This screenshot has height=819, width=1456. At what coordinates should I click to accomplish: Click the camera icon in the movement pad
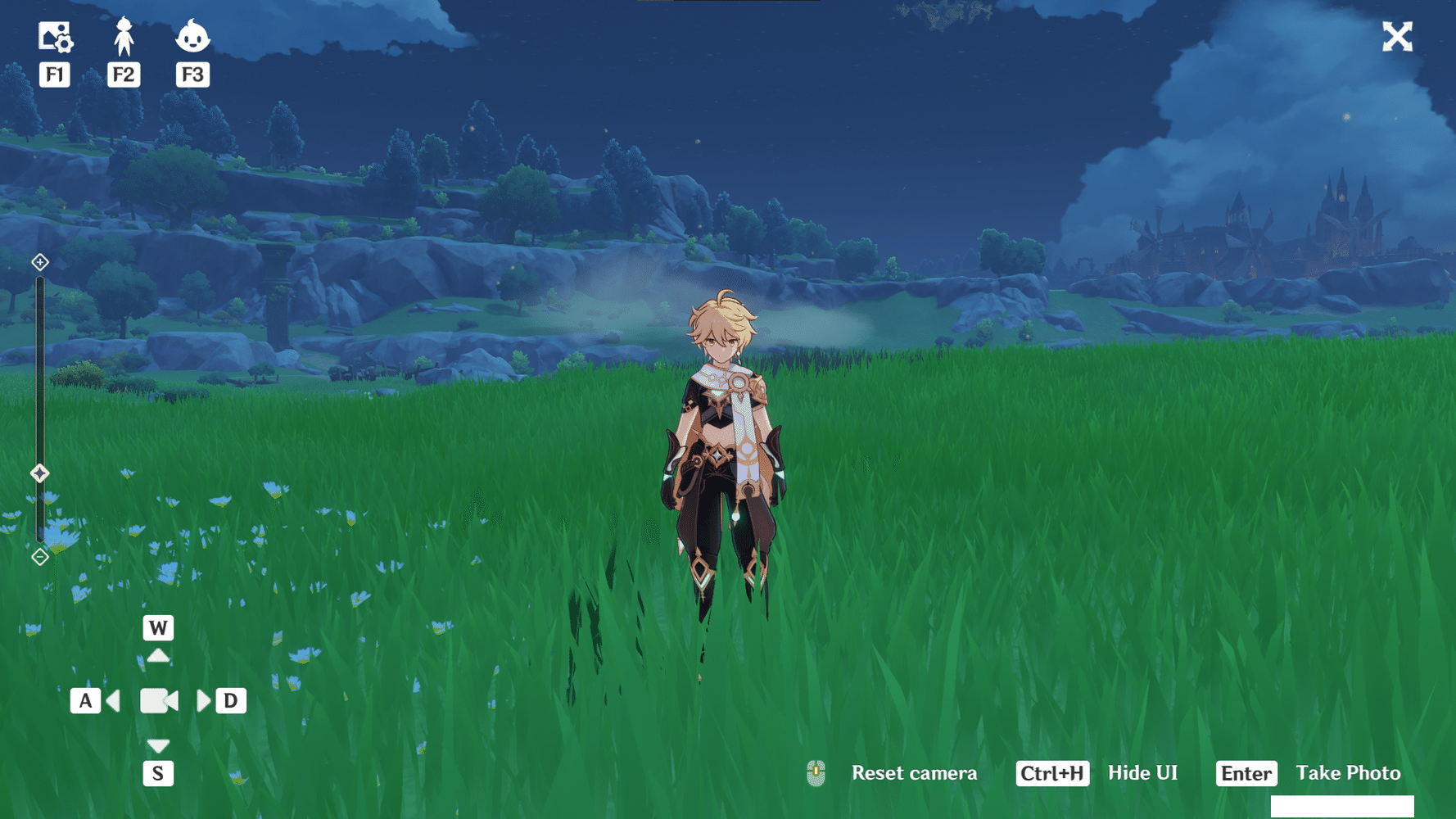(158, 700)
